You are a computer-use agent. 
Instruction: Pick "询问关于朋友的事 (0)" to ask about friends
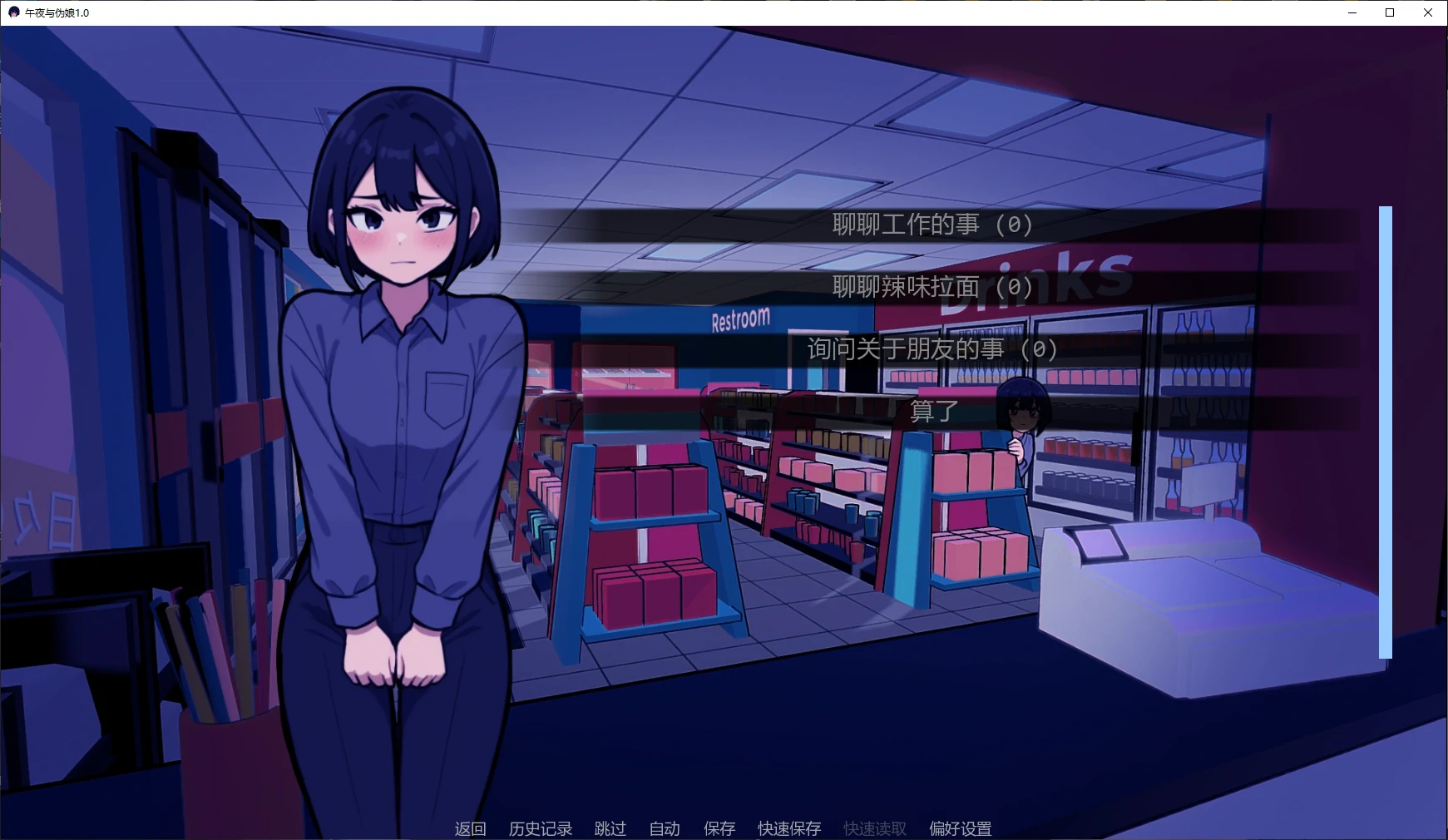932,349
